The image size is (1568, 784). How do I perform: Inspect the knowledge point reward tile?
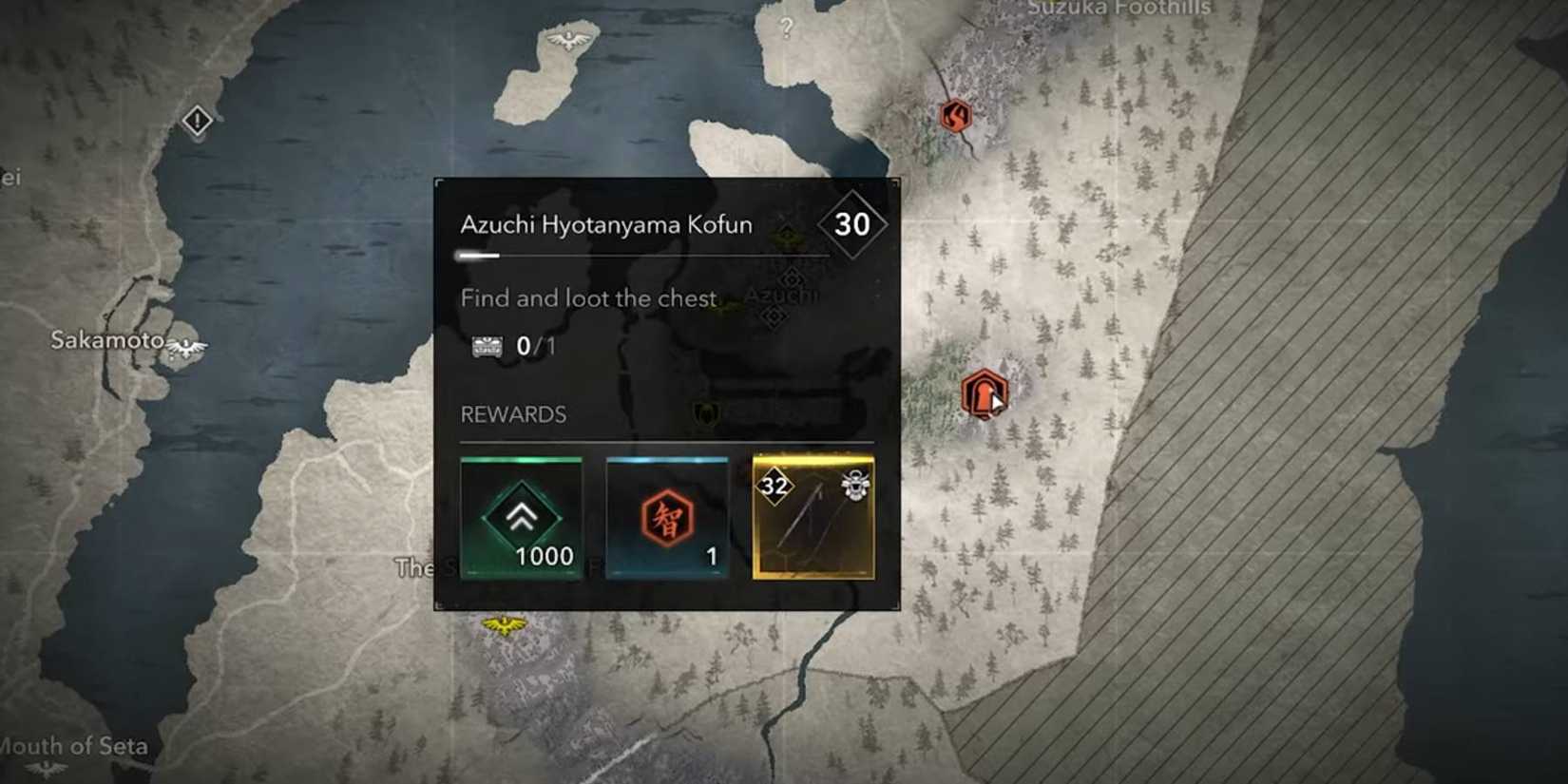click(667, 518)
